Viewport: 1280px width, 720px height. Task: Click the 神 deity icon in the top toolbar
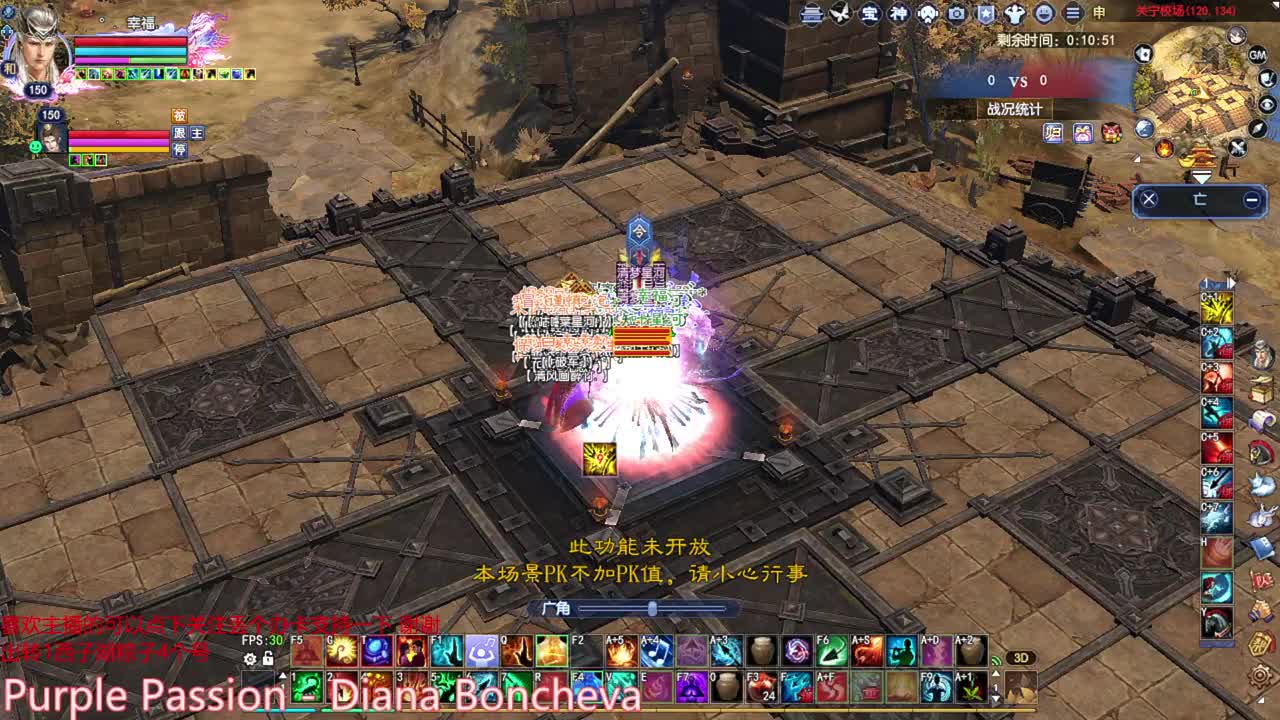pos(900,14)
